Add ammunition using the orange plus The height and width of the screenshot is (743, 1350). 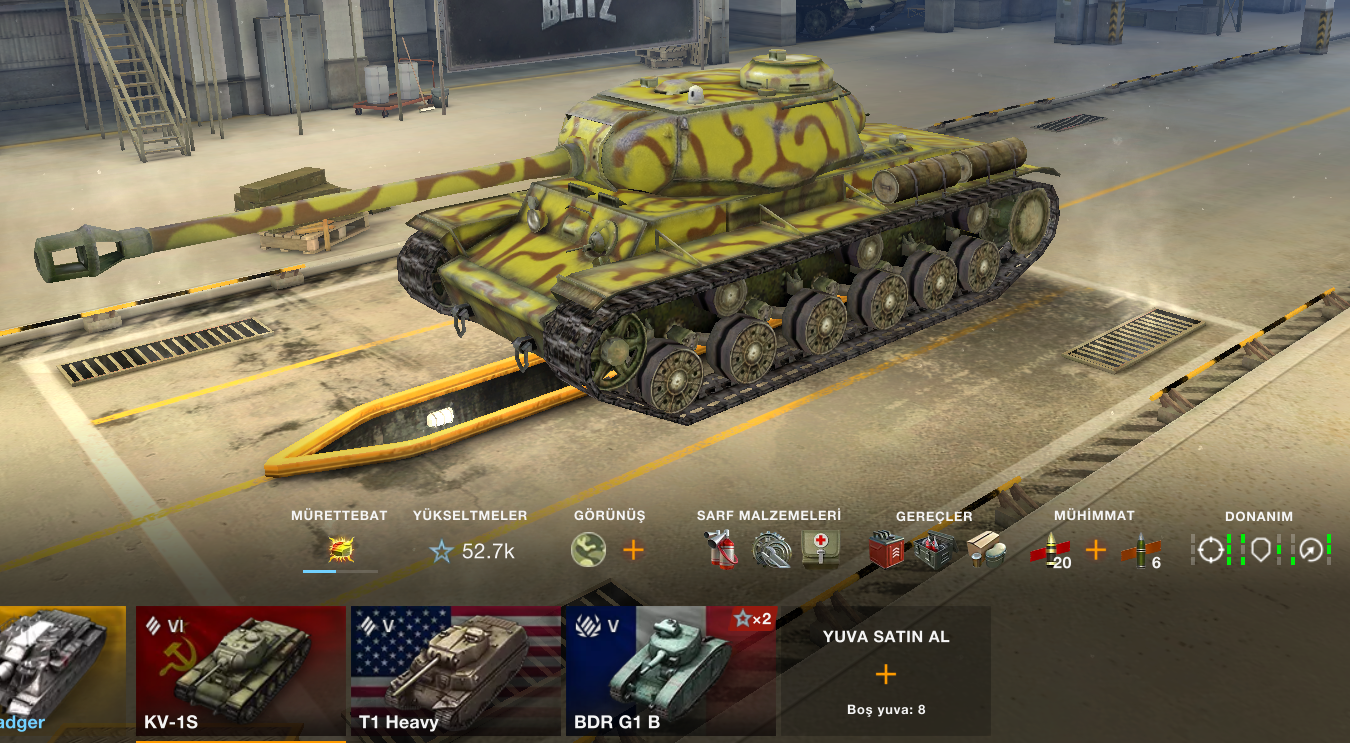(x=1096, y=549)
